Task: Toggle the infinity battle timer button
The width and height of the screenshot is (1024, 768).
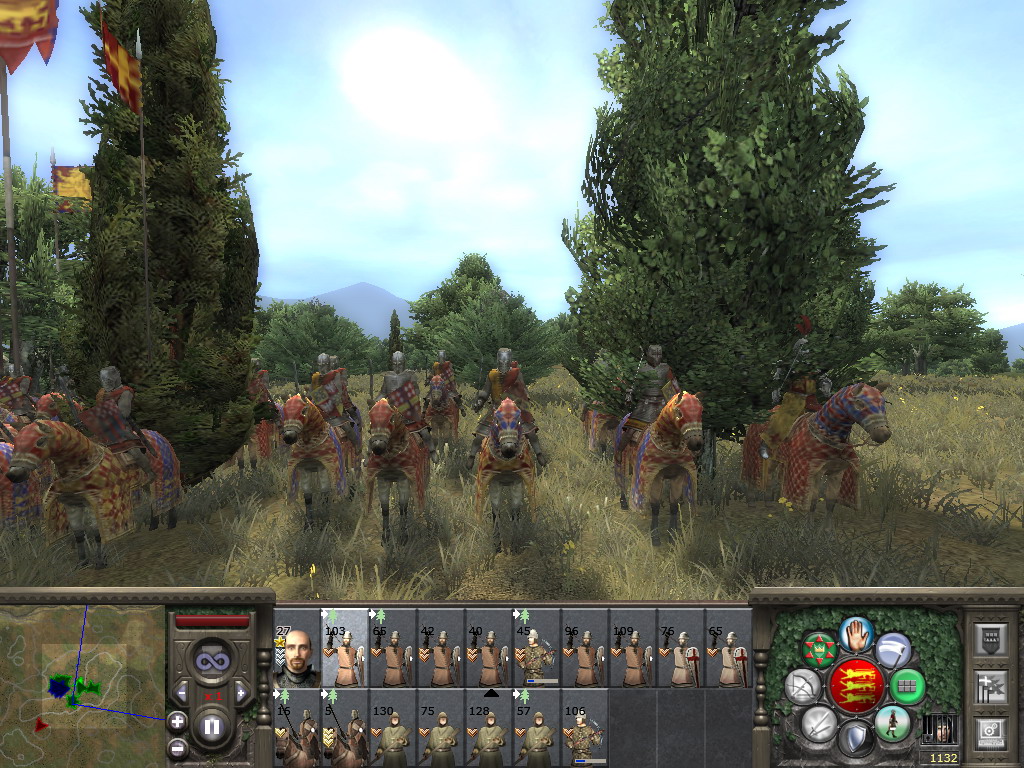Action: pyautogui.click(x=212, y=661)
